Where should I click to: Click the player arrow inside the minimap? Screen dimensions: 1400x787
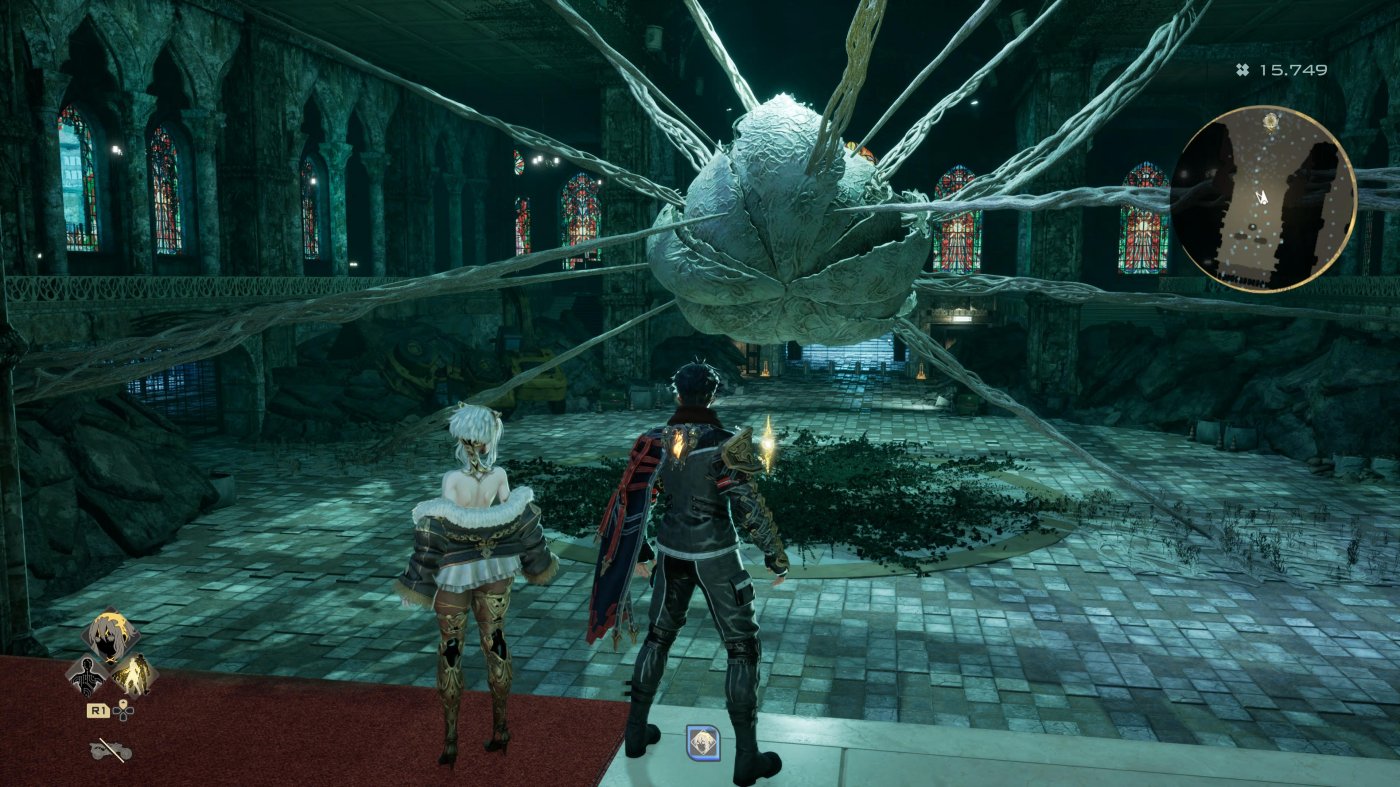(x=1262, y=196)
